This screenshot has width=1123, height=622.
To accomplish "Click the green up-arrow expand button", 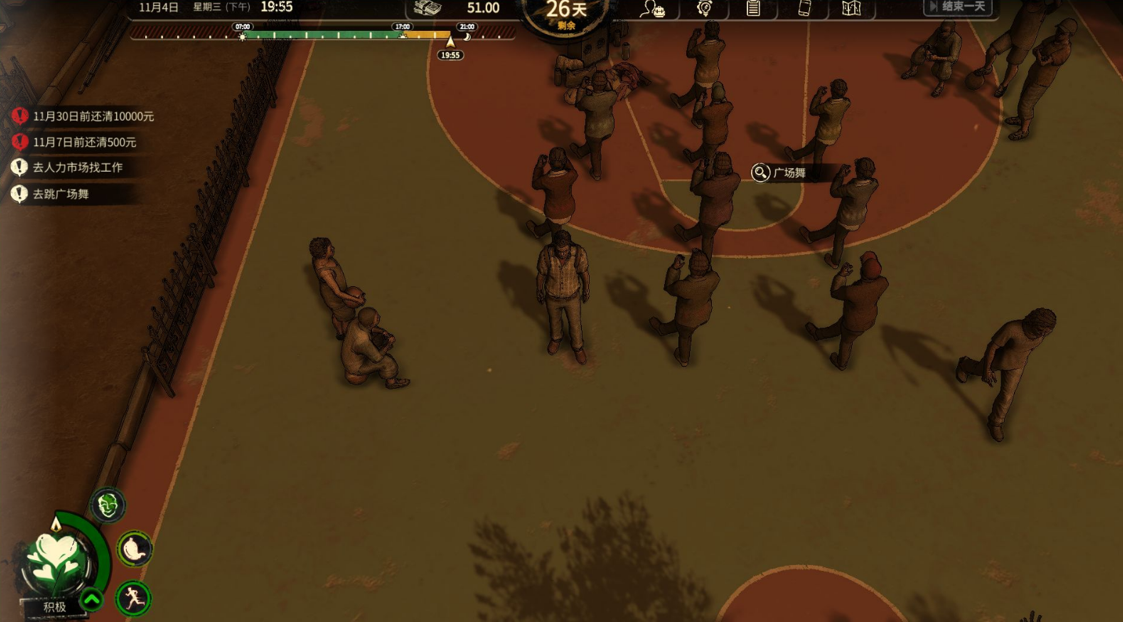I will pos(91,600).
